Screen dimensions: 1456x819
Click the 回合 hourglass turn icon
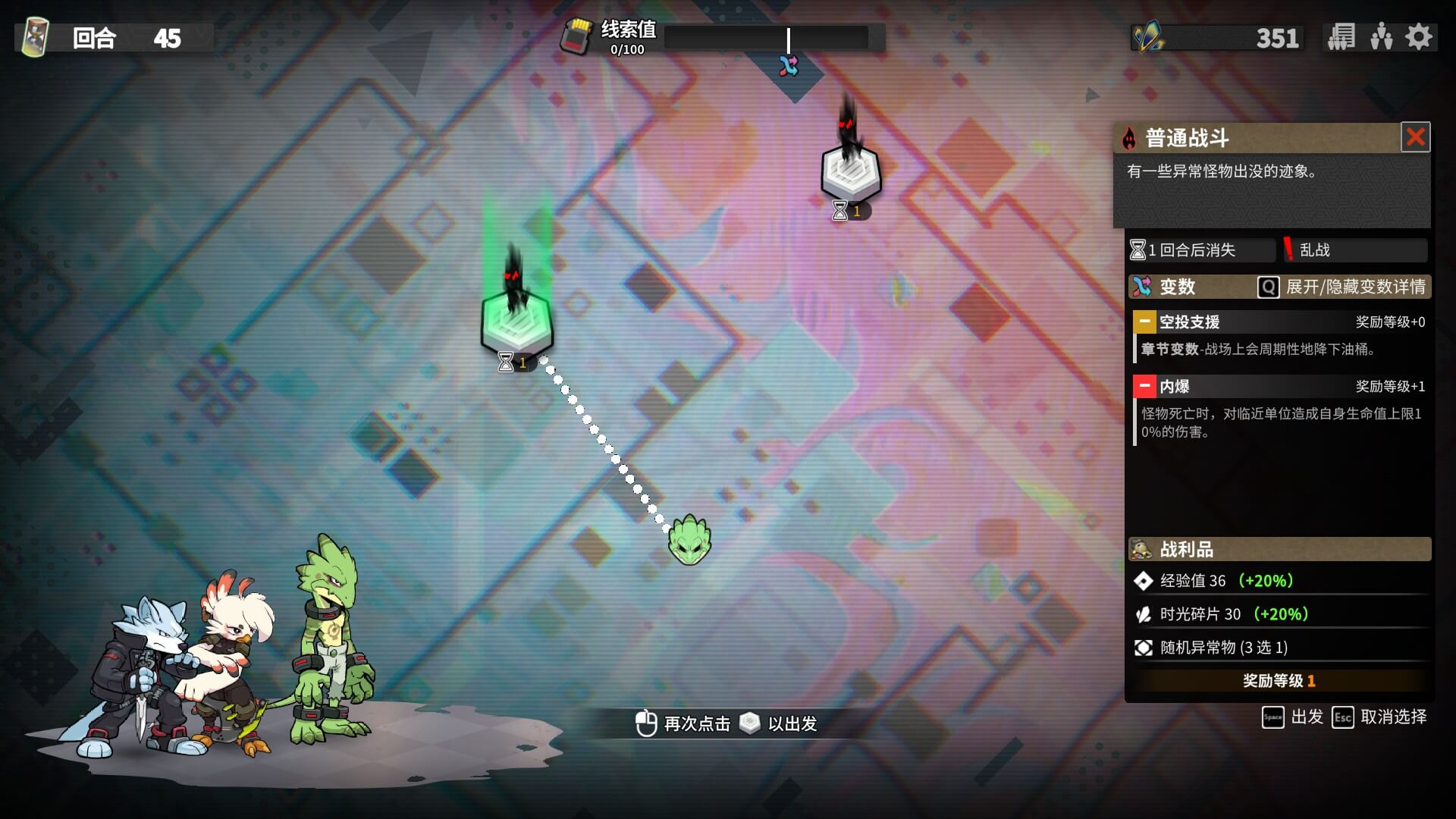point(35,37)
